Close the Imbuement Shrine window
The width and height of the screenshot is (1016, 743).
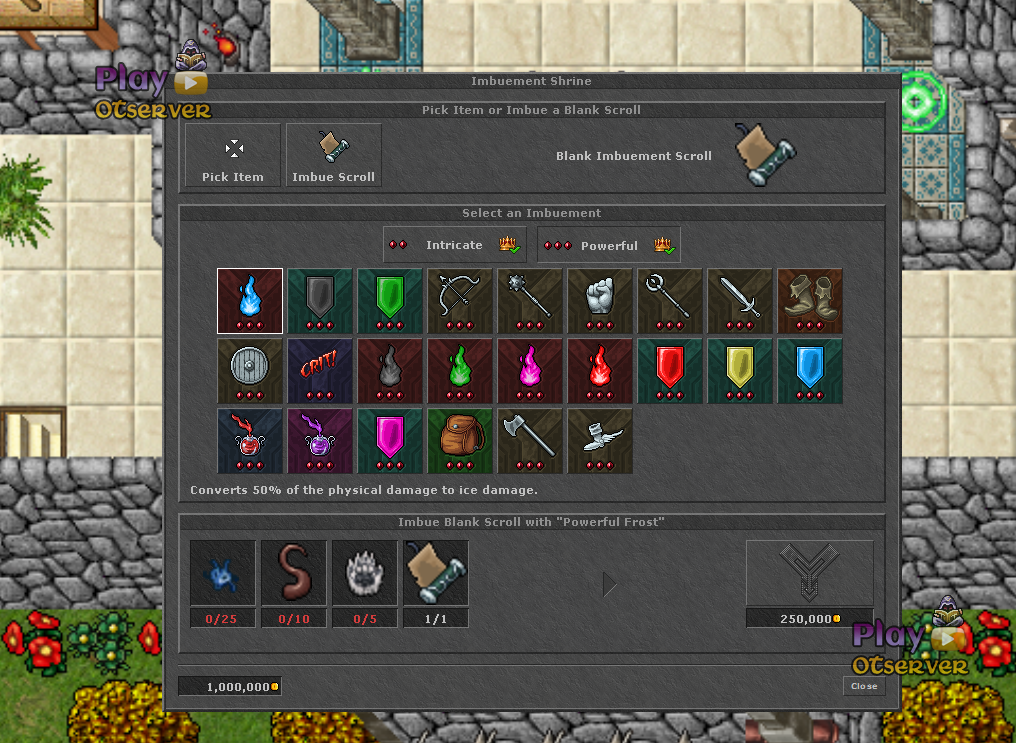[864, 686]
